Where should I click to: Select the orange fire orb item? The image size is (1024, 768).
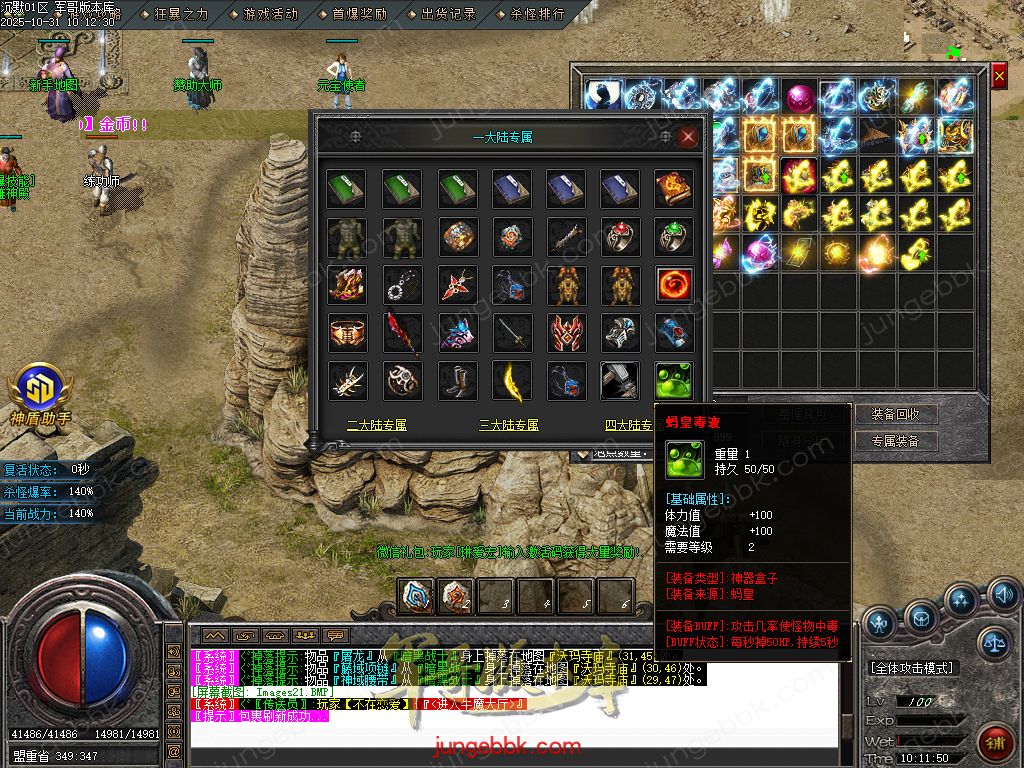click(674, 285)
